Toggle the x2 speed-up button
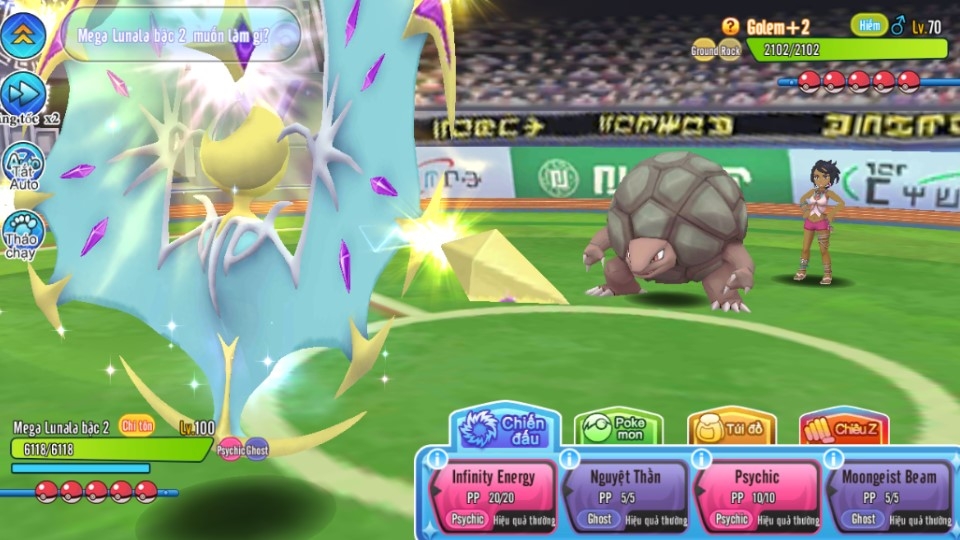The image size is (960, 540). click(x=22, y=93)
